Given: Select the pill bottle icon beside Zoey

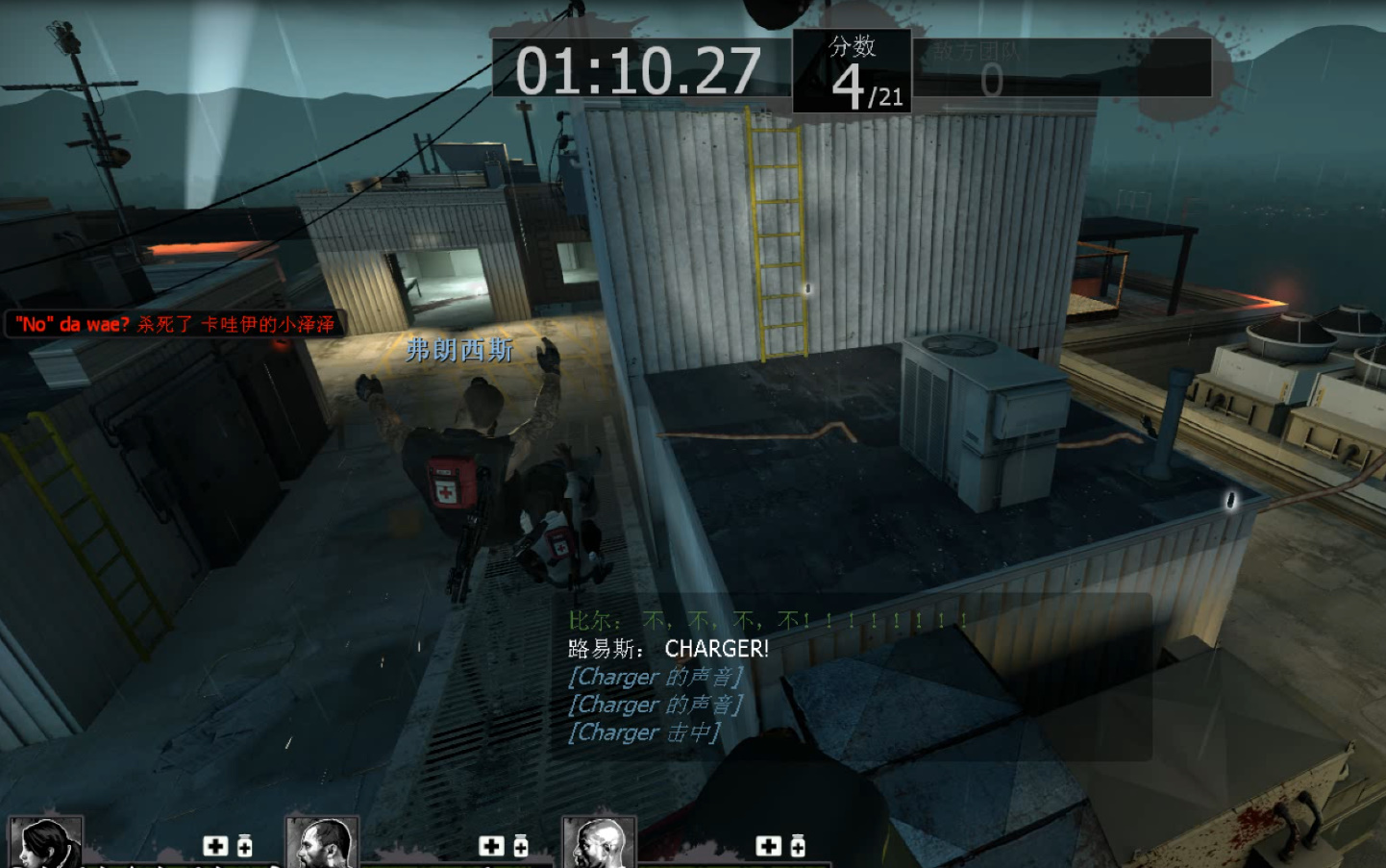Looking at the screenshot, I should pos(245,846).
